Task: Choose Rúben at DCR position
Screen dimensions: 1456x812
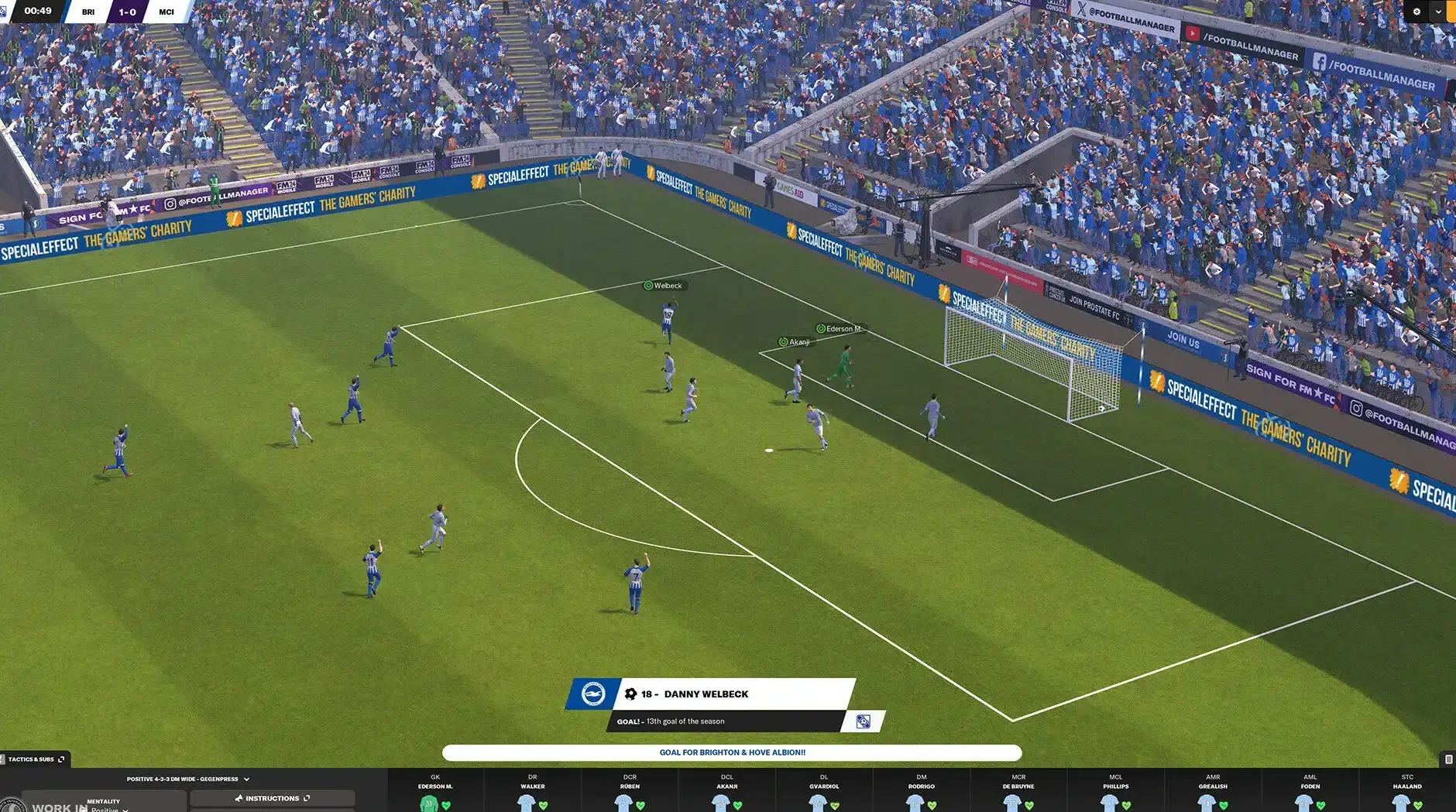Action: (630, 793)
